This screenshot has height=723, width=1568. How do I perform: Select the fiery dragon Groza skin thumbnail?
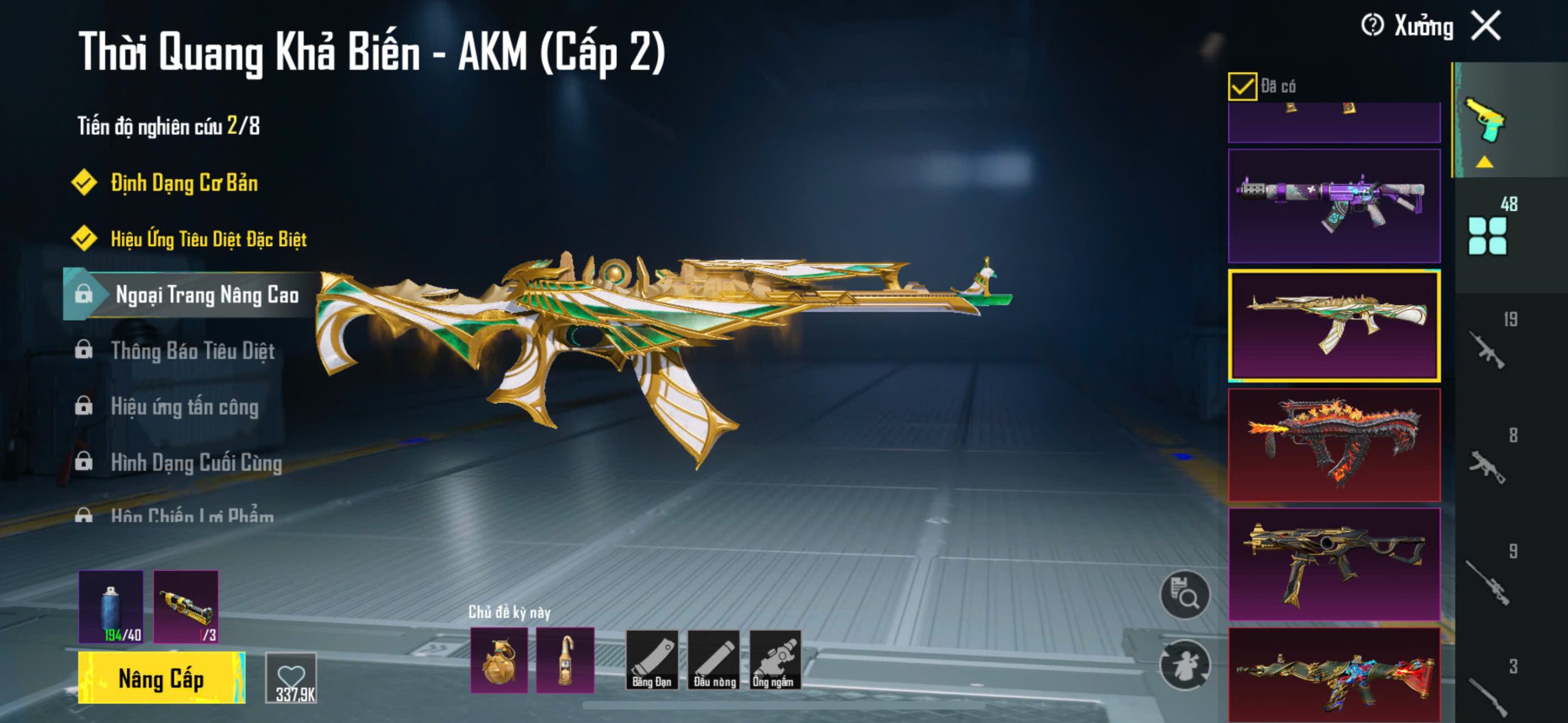tap(1334, 444)
